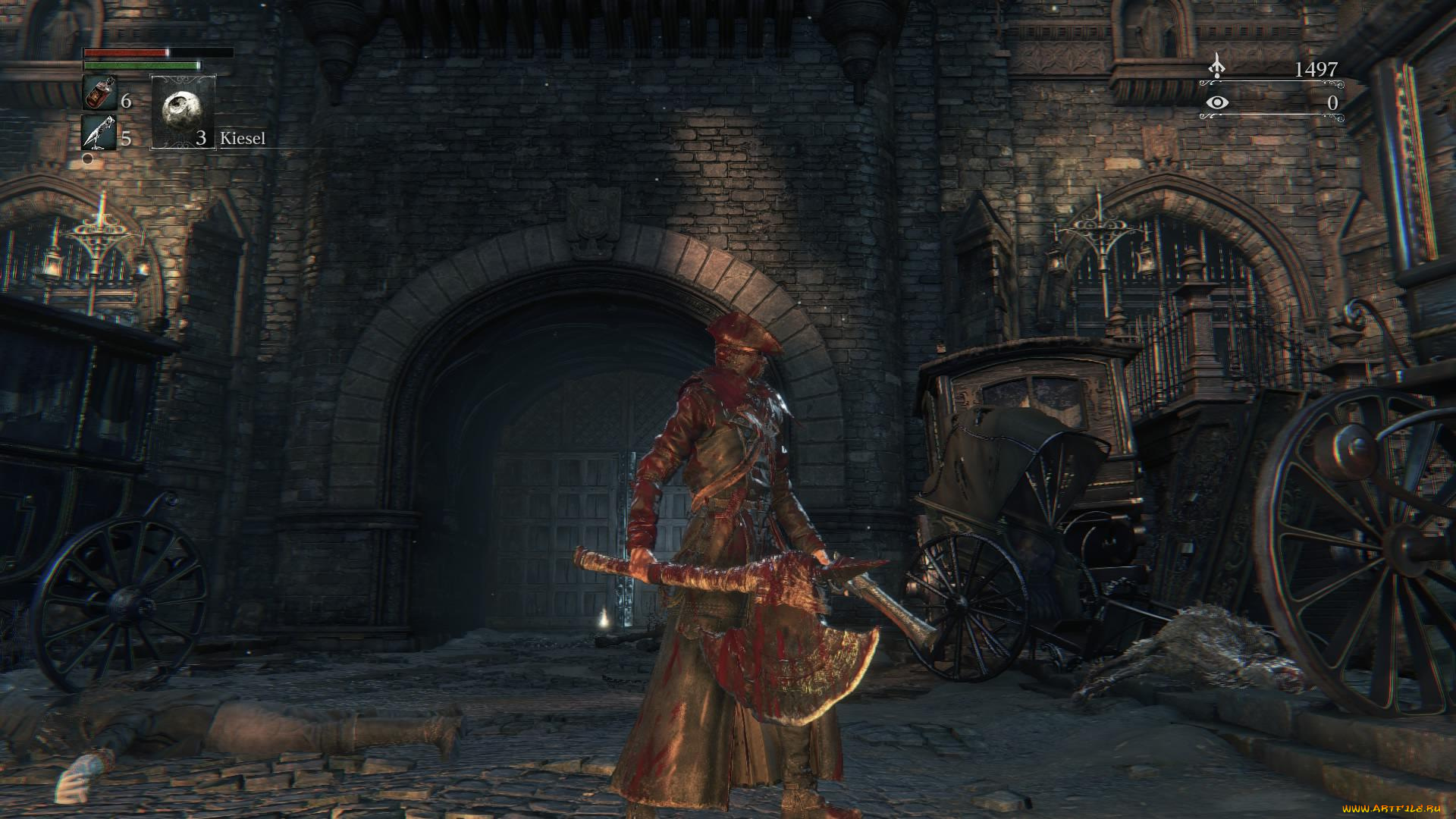Click the crest above the archway
This screenshot has width=1456, height=819.
click(591, 218)
